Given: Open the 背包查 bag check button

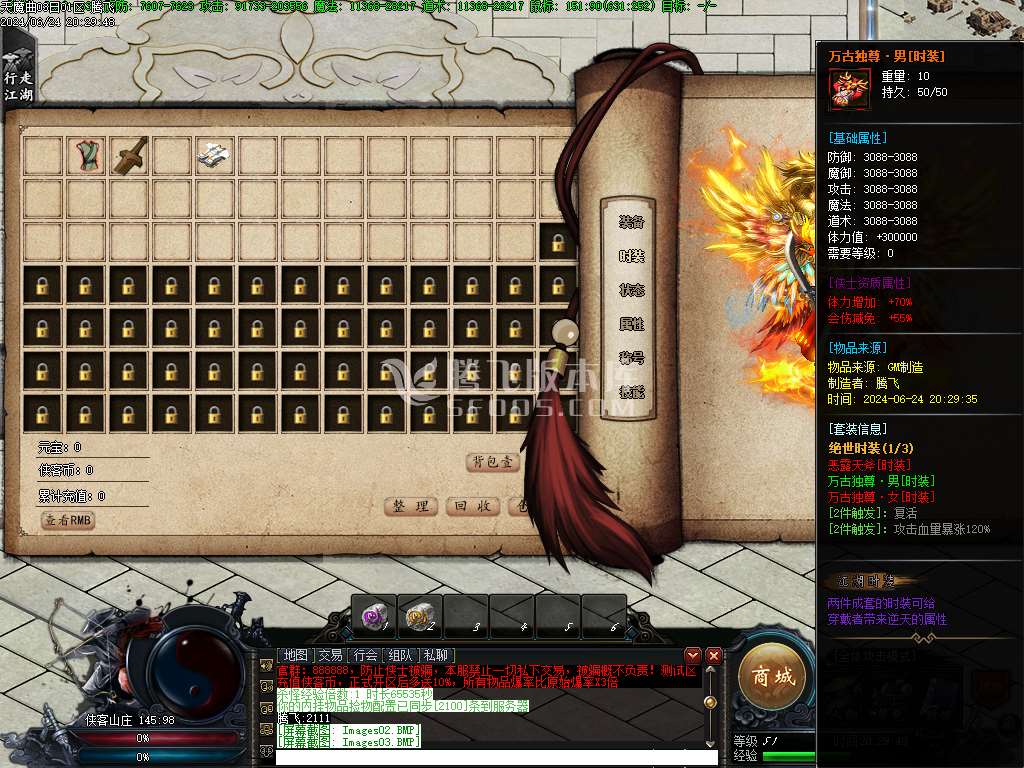Looking at the screenshot, I should (493, 462).
